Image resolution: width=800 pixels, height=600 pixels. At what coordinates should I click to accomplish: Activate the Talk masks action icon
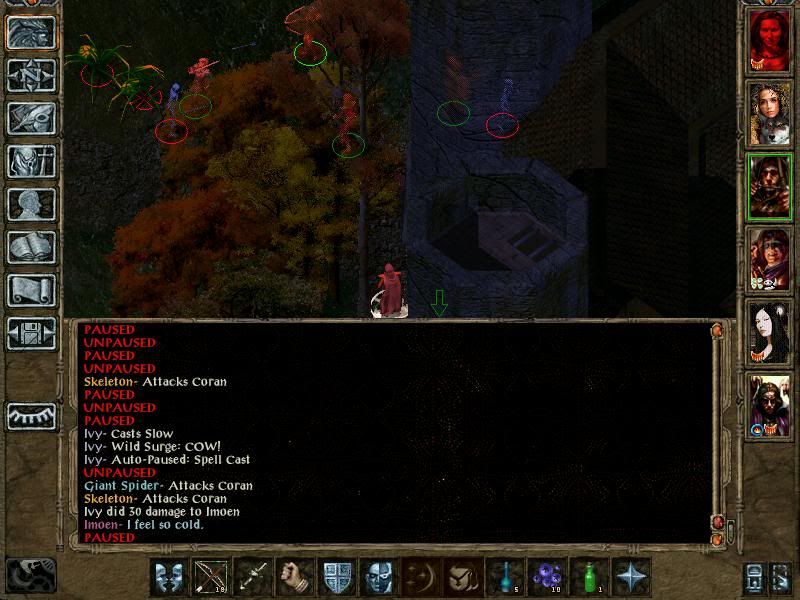tap(169, 578)
